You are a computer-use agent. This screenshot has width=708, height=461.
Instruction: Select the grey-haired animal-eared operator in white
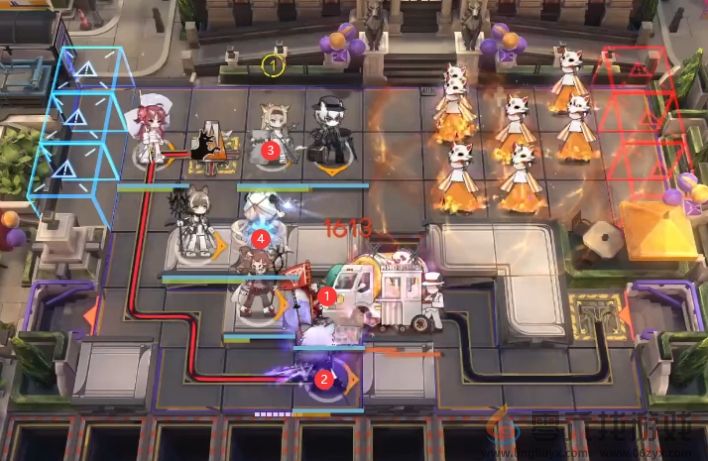[x=192, y=222]
